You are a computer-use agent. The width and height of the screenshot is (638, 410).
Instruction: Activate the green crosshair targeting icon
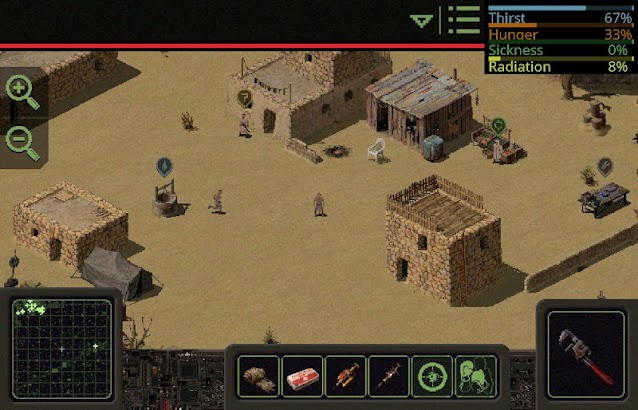432,377
